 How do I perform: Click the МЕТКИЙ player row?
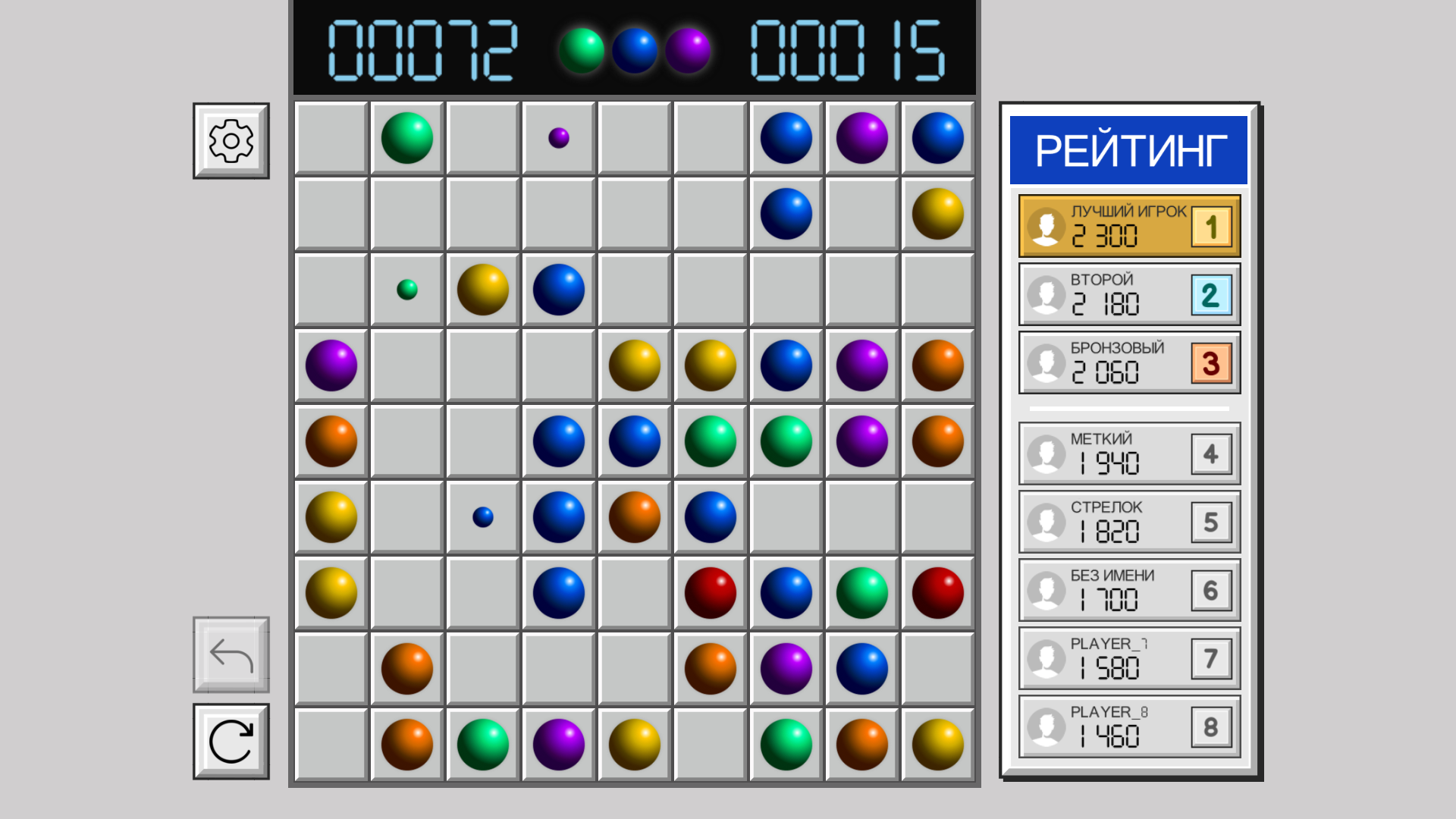1128,453
